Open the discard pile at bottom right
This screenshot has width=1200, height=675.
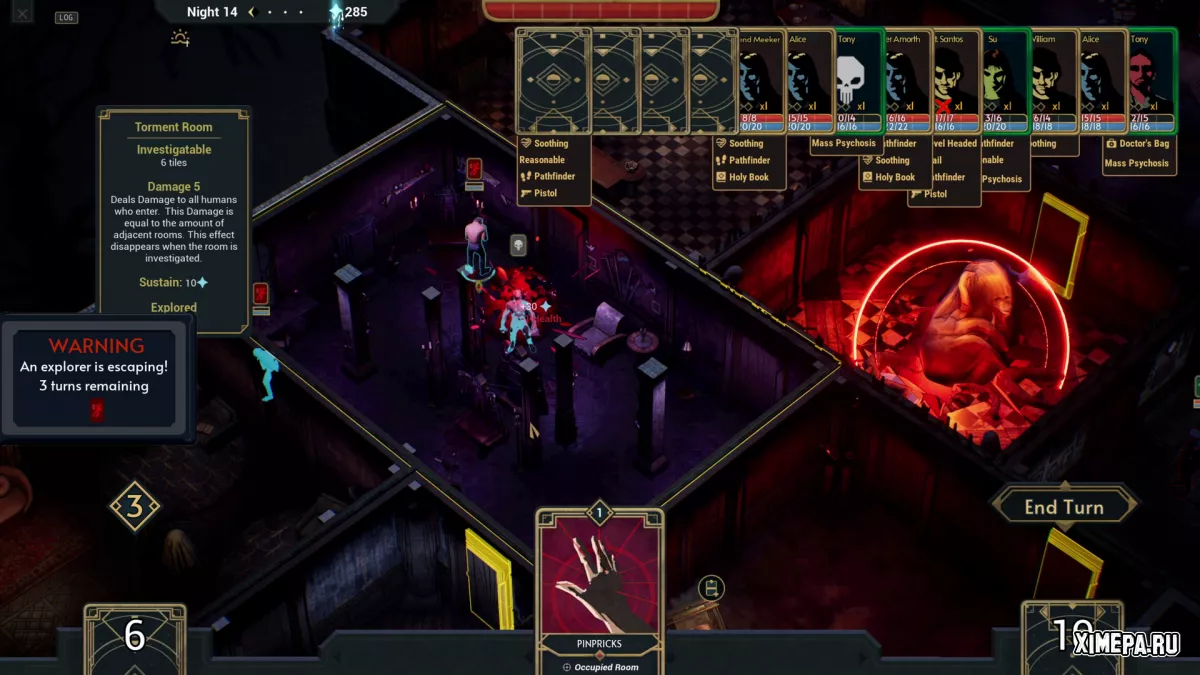coord(1070,636)
